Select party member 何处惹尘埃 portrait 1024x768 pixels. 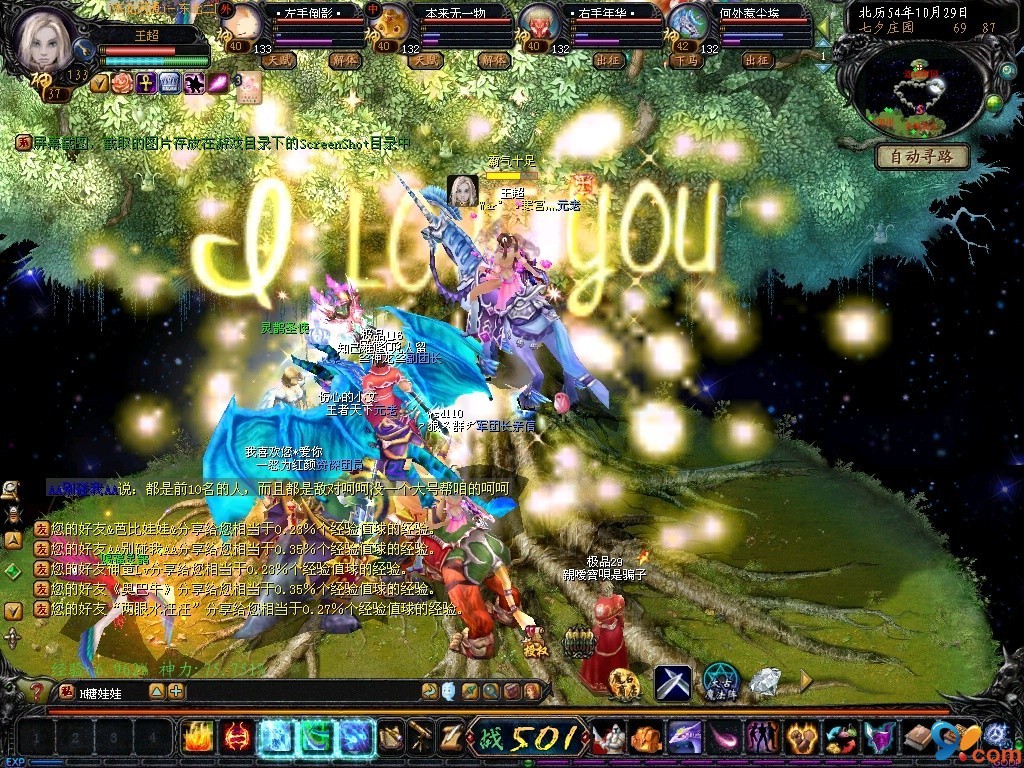[687, 22]
